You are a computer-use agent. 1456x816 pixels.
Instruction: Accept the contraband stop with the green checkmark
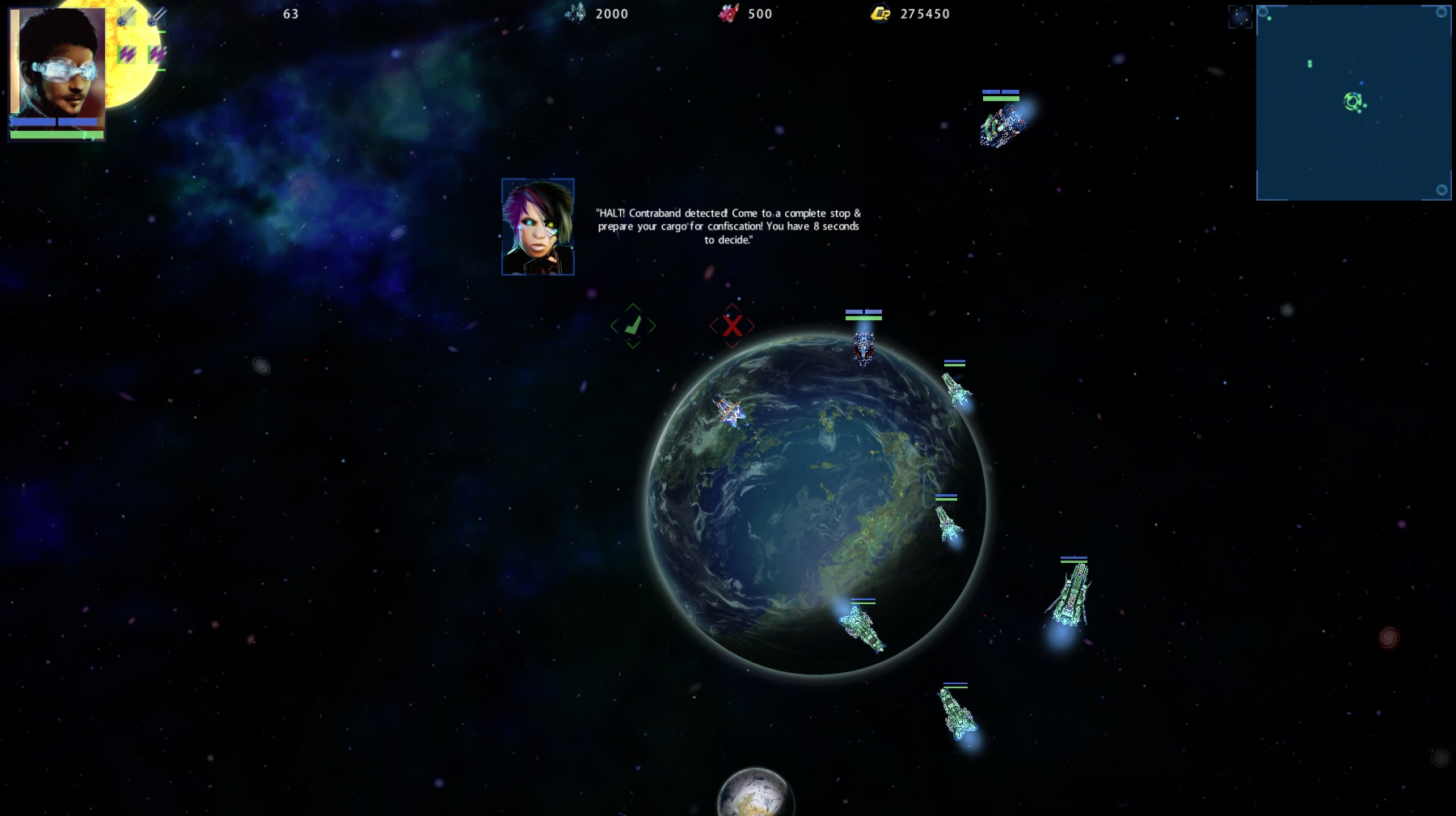pyautogui.click(x=633, y=326)
